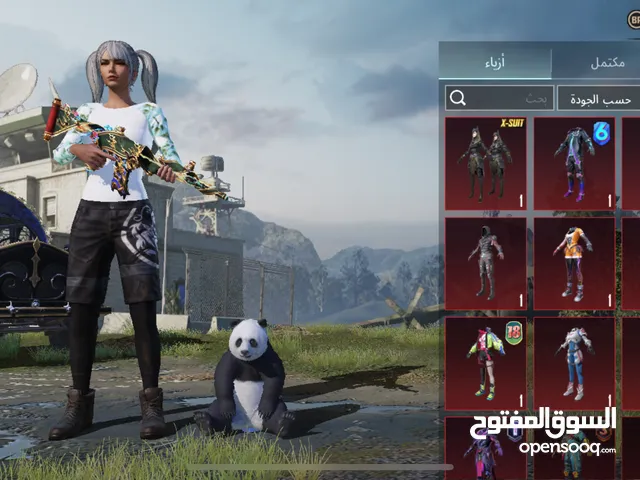Open the مكتمل tab
The height and width of the screenshot is (480, 640).
[x=596, y=62]
